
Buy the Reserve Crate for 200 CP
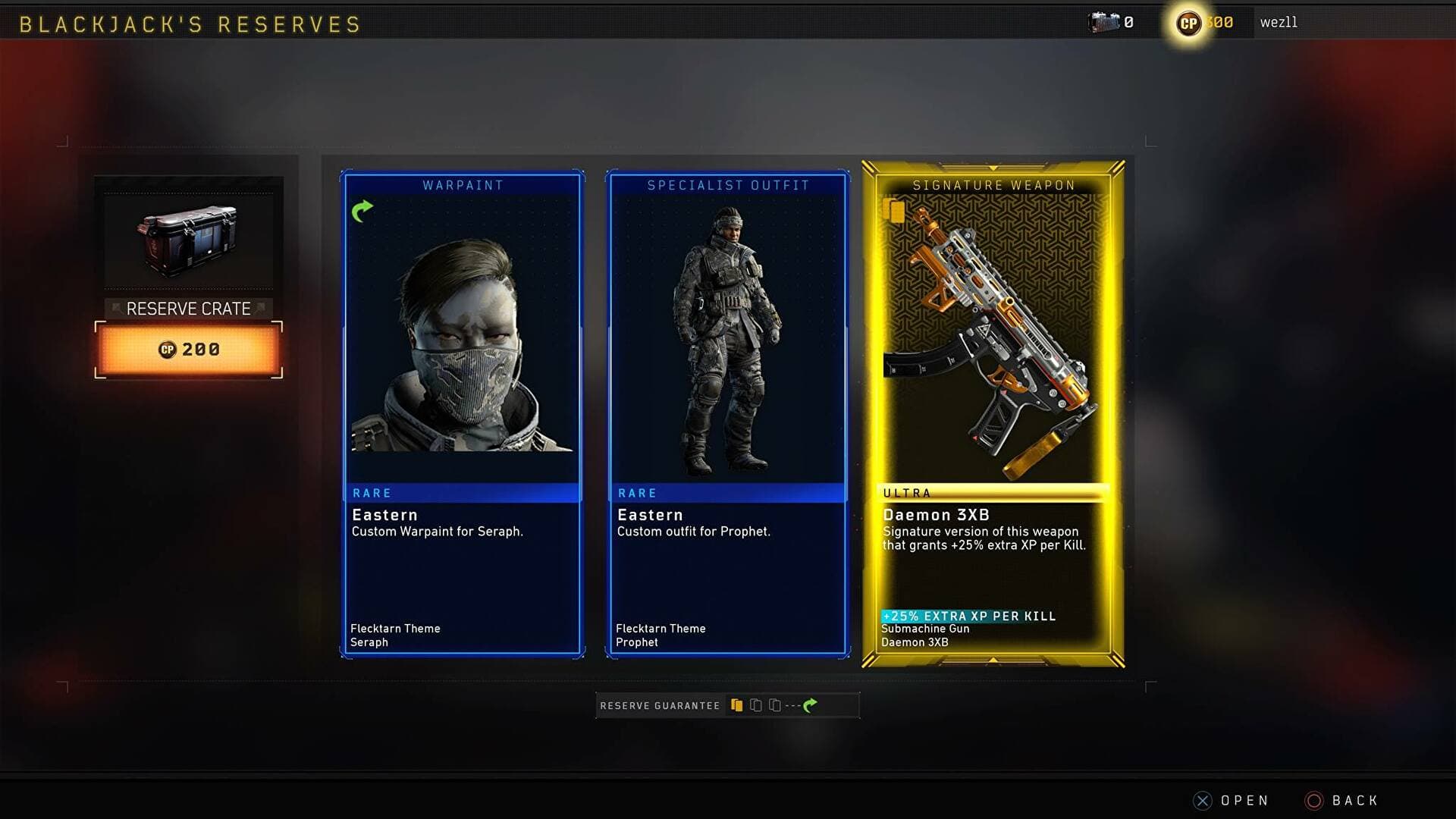click(x=189, y=350)
